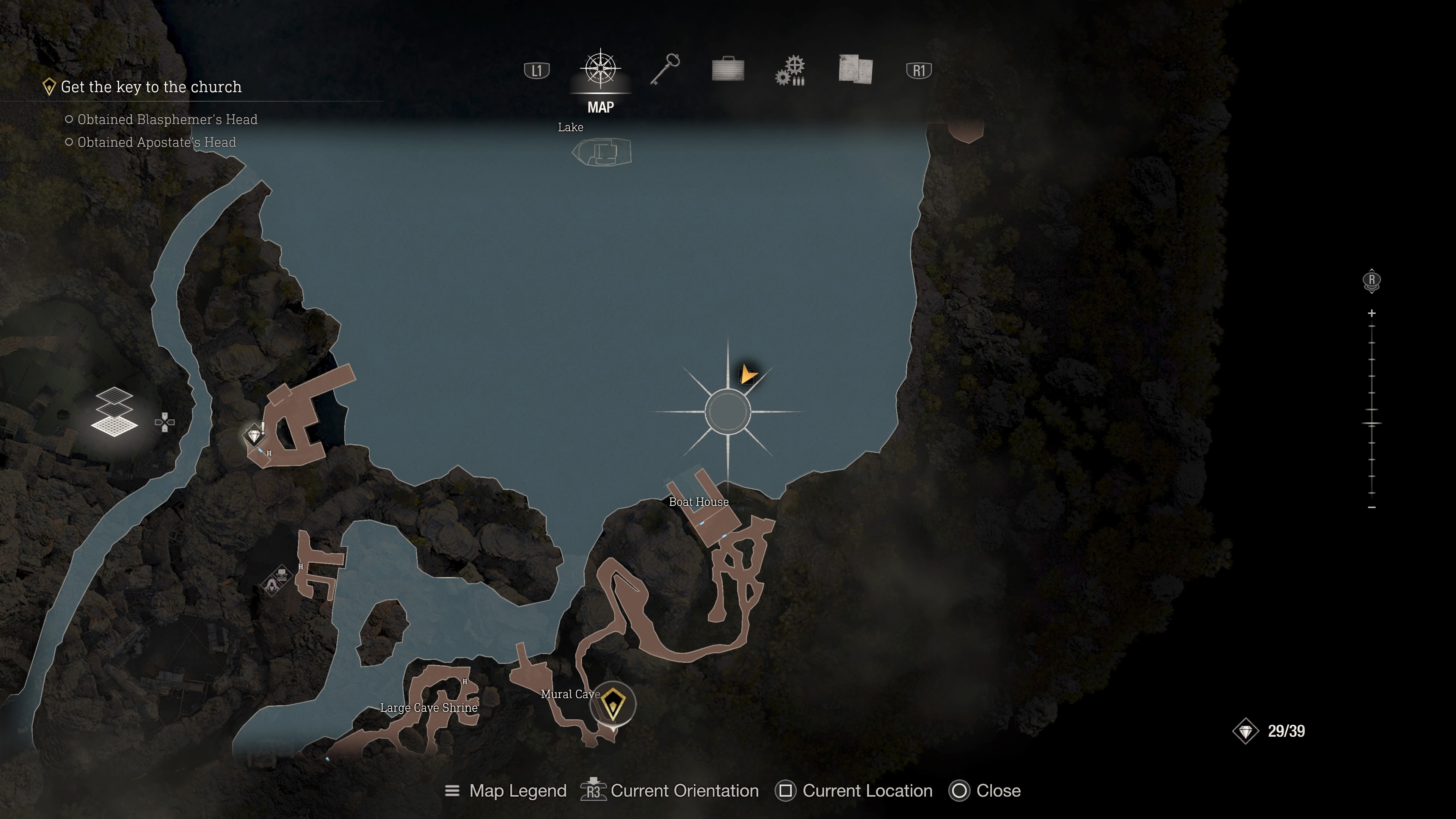Open the attaché case inventory tab

(728, 69)
